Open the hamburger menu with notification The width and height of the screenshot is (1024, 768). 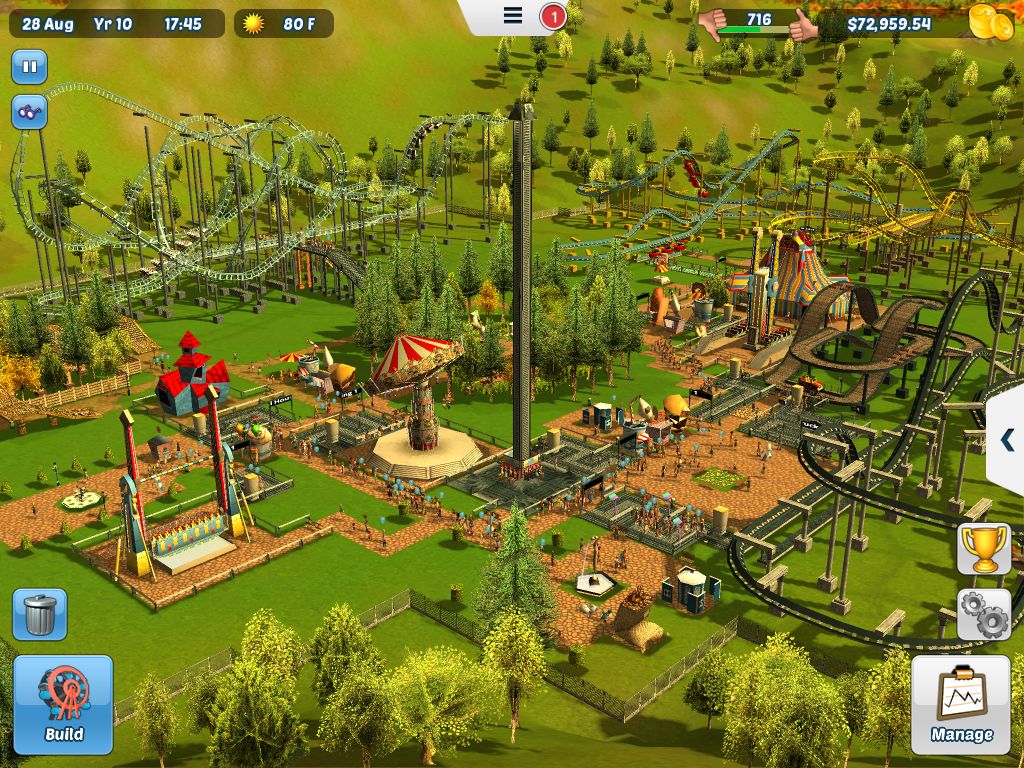point(513,15)
